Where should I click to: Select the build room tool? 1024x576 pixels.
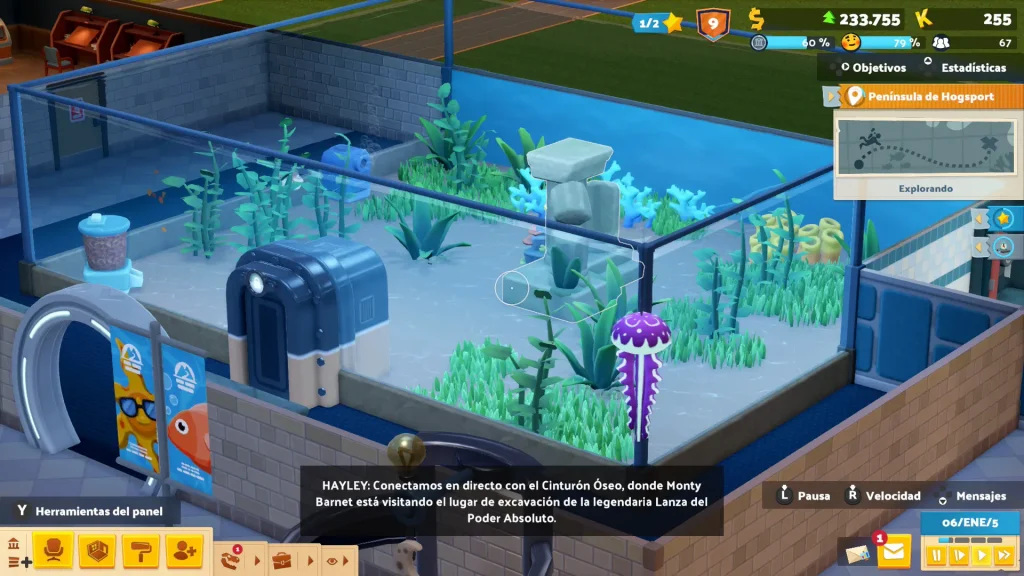pyautogui.click(x=97, y=549)
